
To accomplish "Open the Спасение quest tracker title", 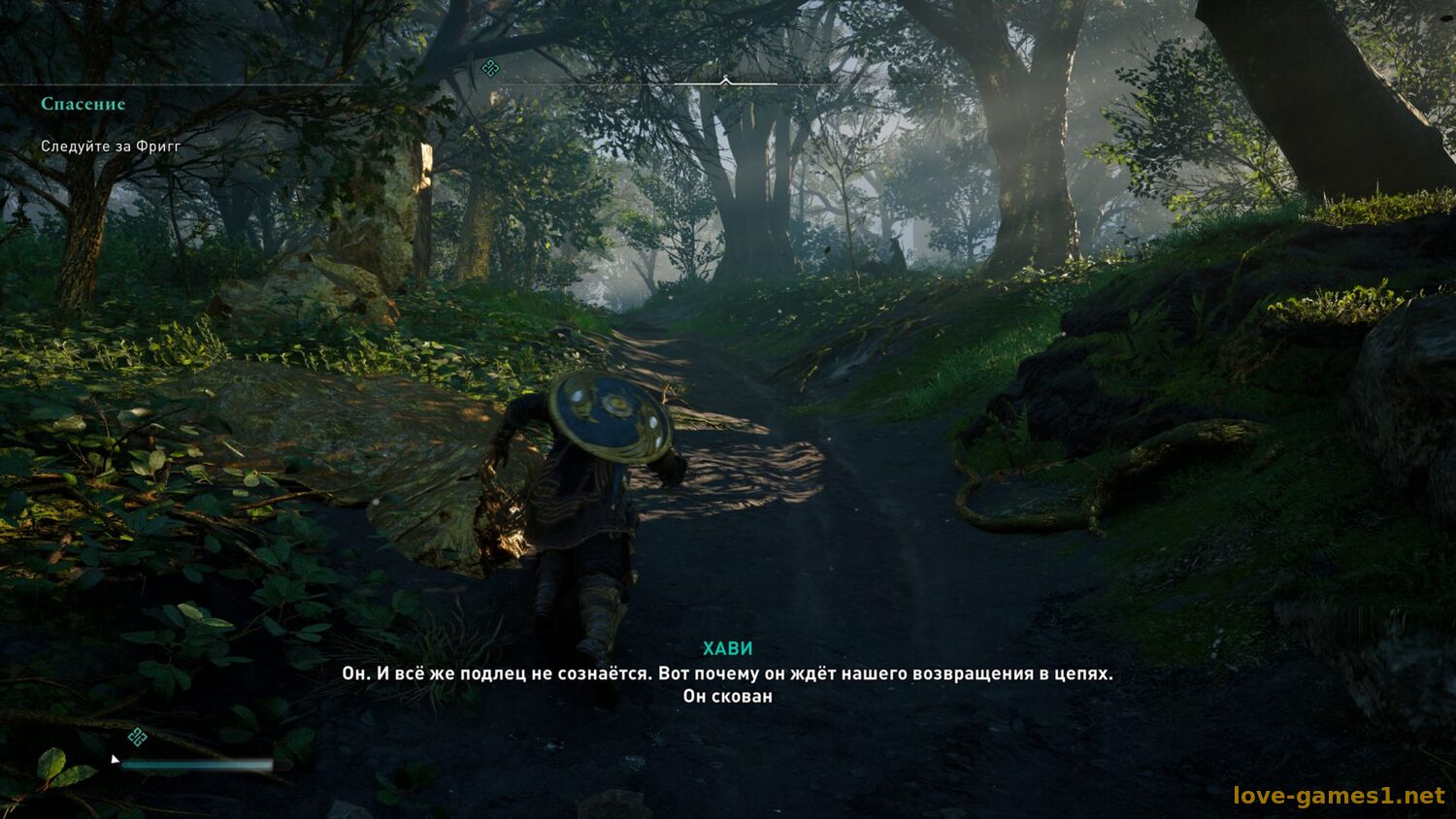I will 83,104.
